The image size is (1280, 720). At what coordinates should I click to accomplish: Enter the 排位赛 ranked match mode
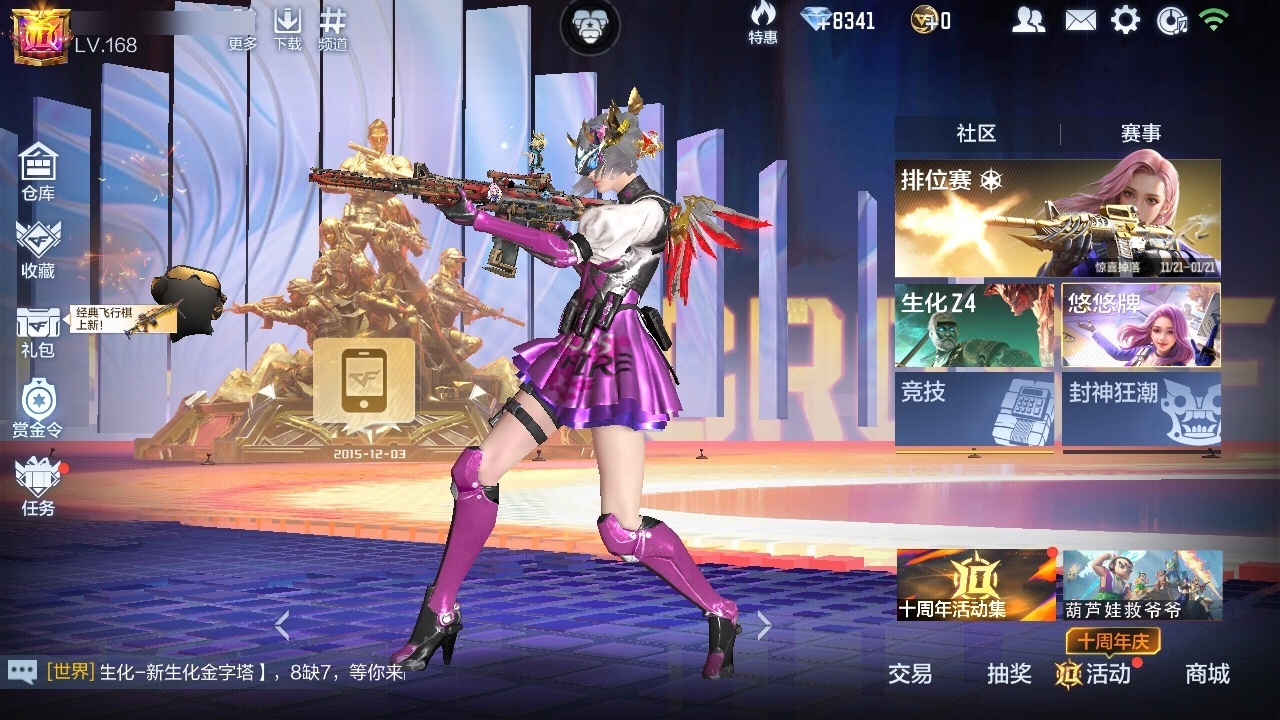1057,218
